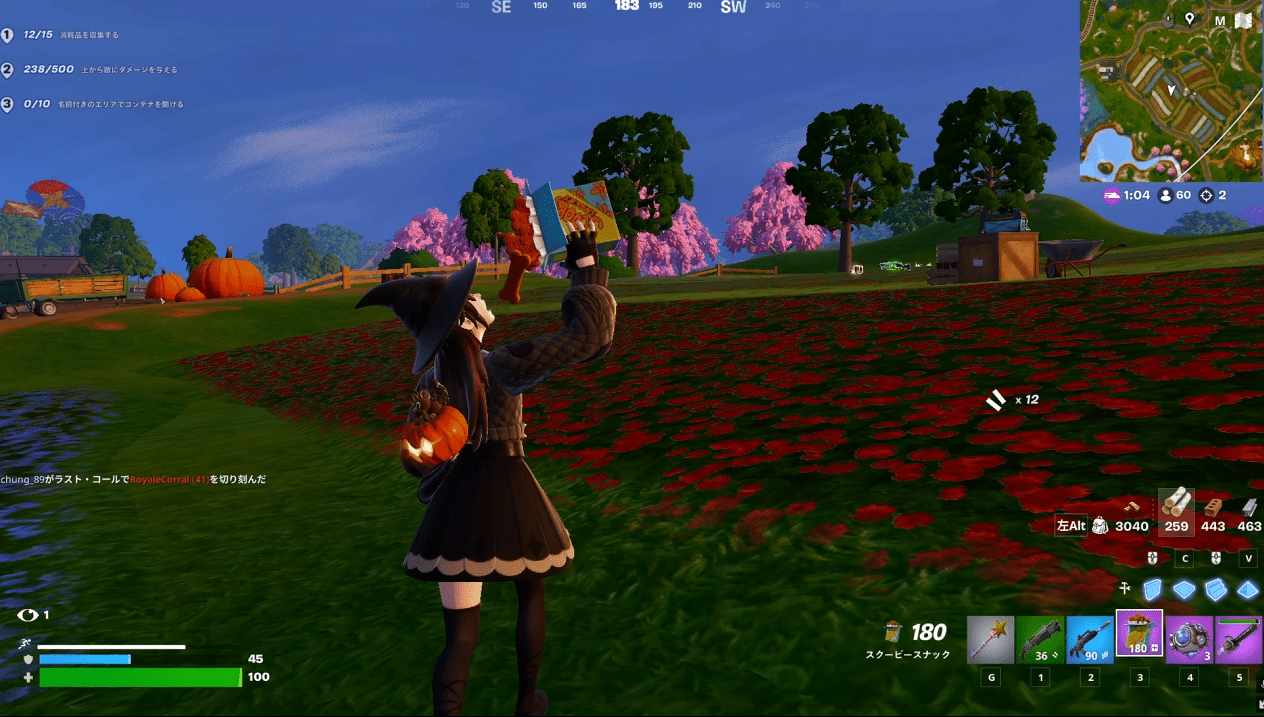The image size is (1264, 717).
Task: Select the floor building piece
Action: tap(1185, 590)
